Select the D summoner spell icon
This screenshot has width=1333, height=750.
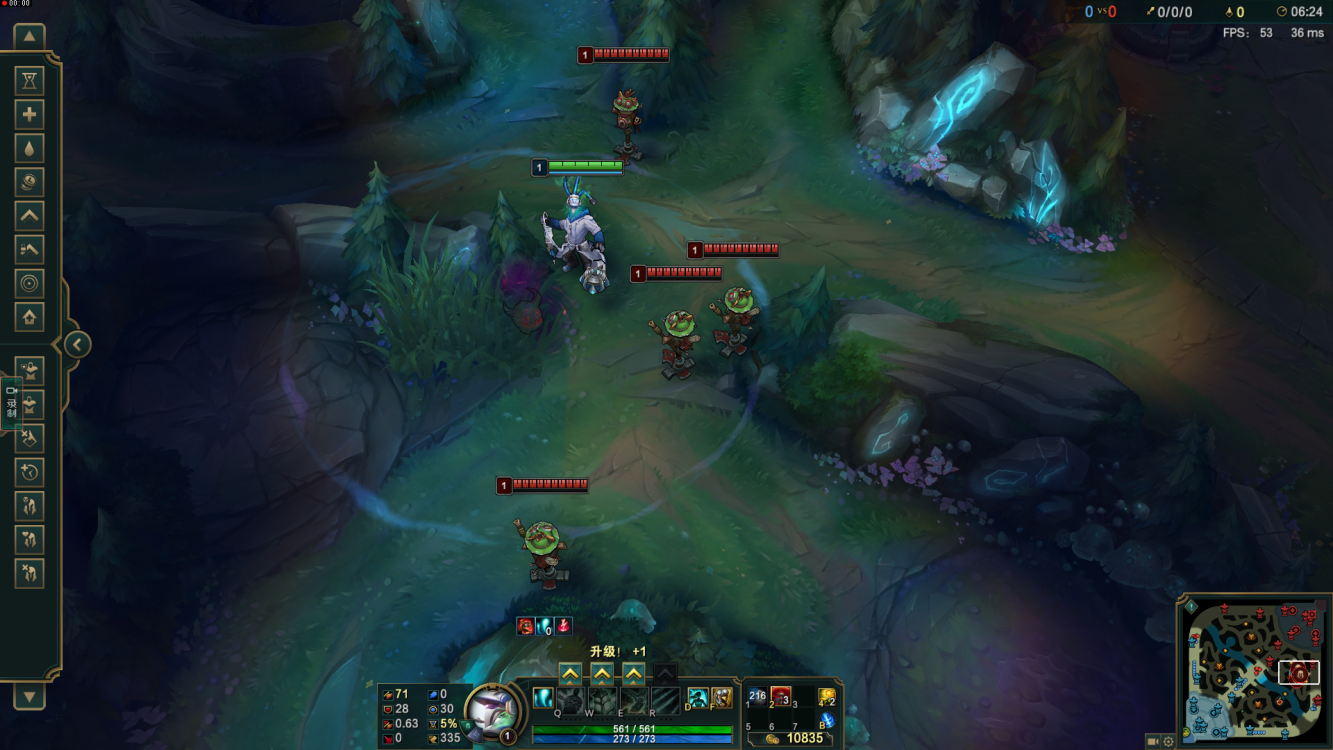(x=698, y=698)
